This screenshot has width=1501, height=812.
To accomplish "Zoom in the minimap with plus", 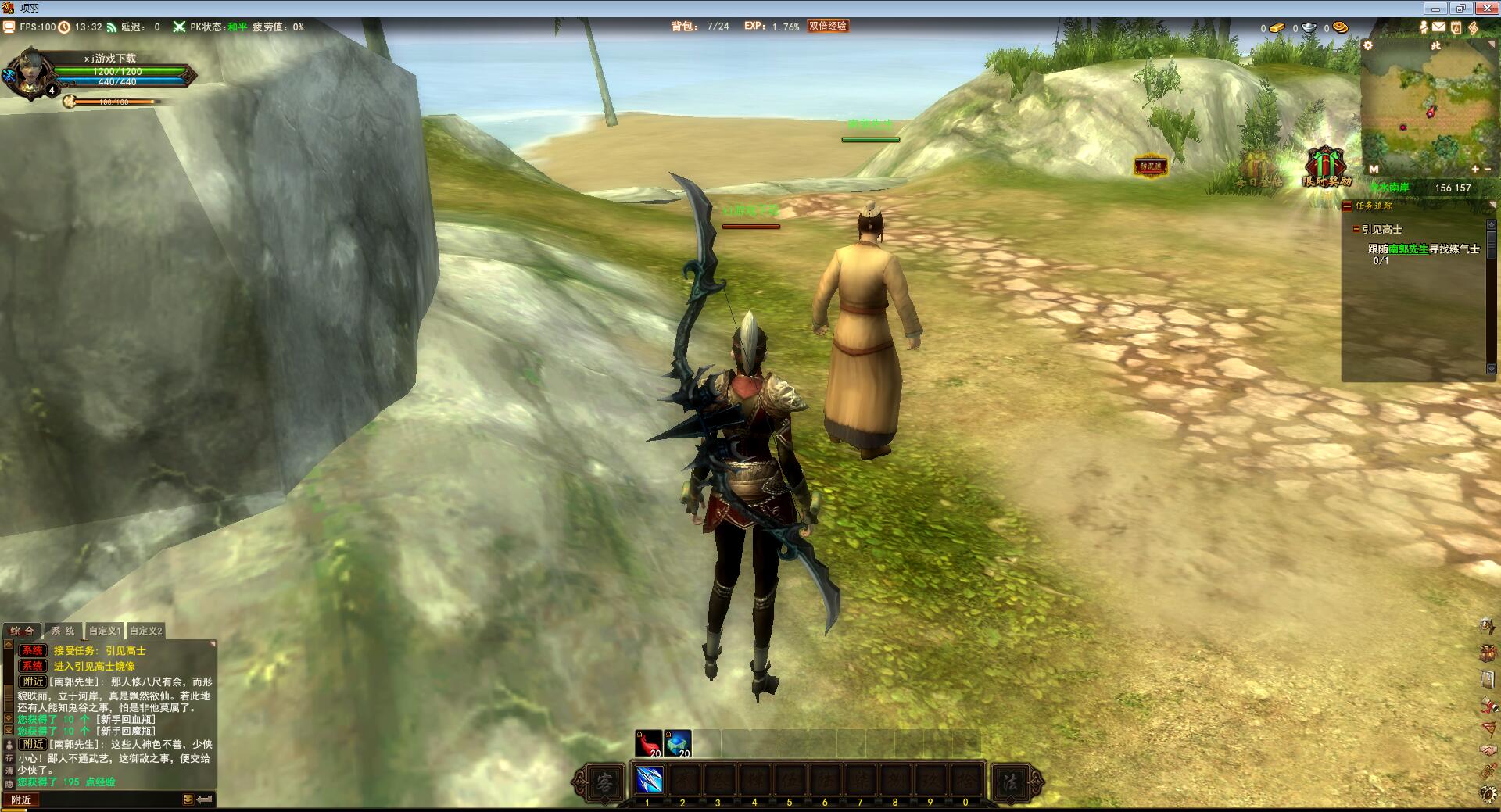I will [x=1475, y=169].
